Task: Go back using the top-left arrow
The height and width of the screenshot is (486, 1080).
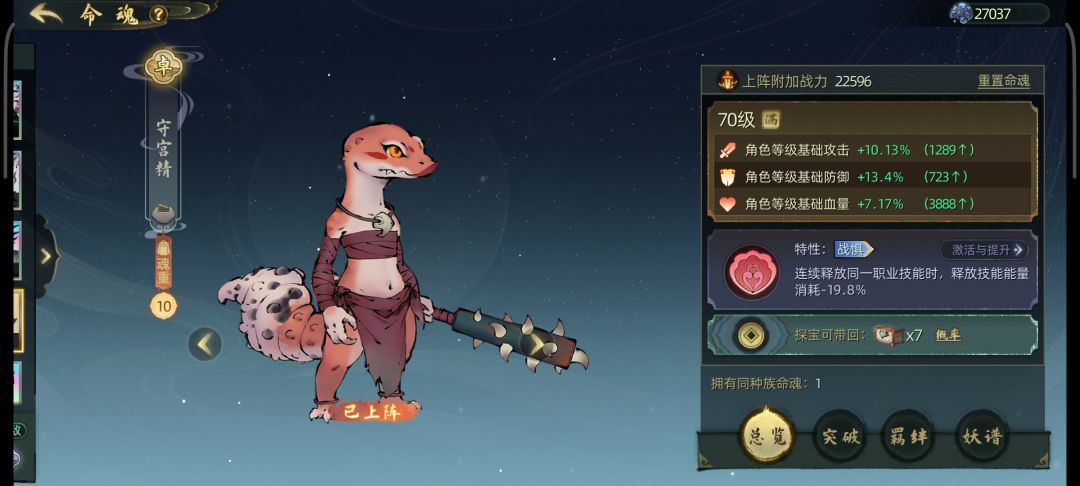Action: (46, 14)
